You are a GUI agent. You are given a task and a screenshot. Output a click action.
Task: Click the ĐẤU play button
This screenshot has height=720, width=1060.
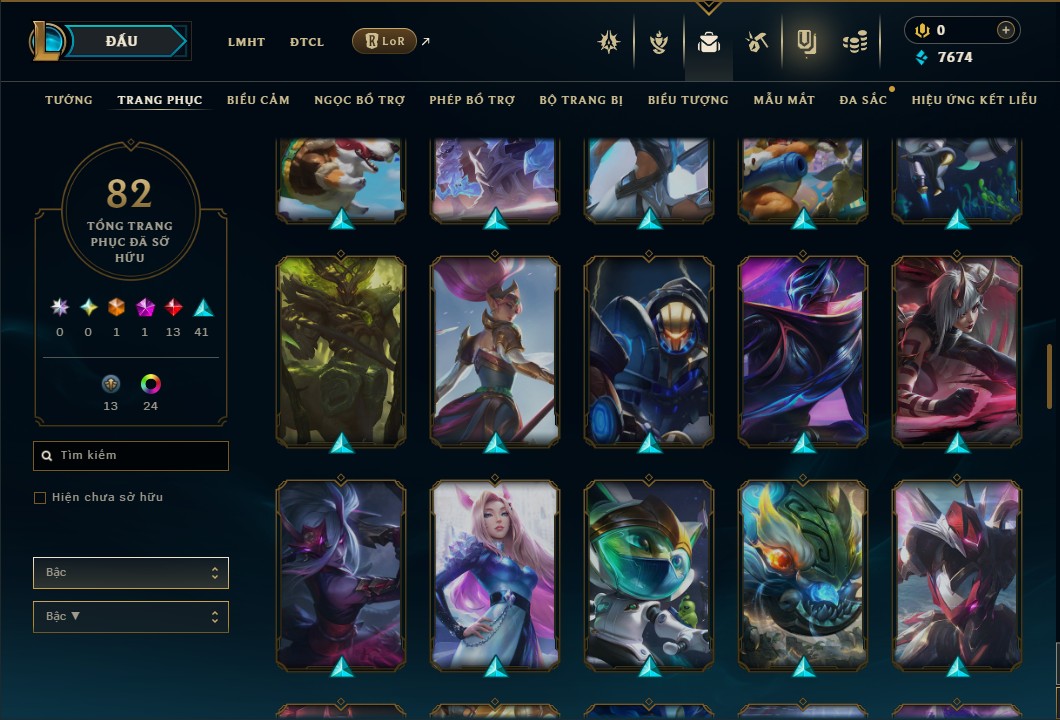122,41
